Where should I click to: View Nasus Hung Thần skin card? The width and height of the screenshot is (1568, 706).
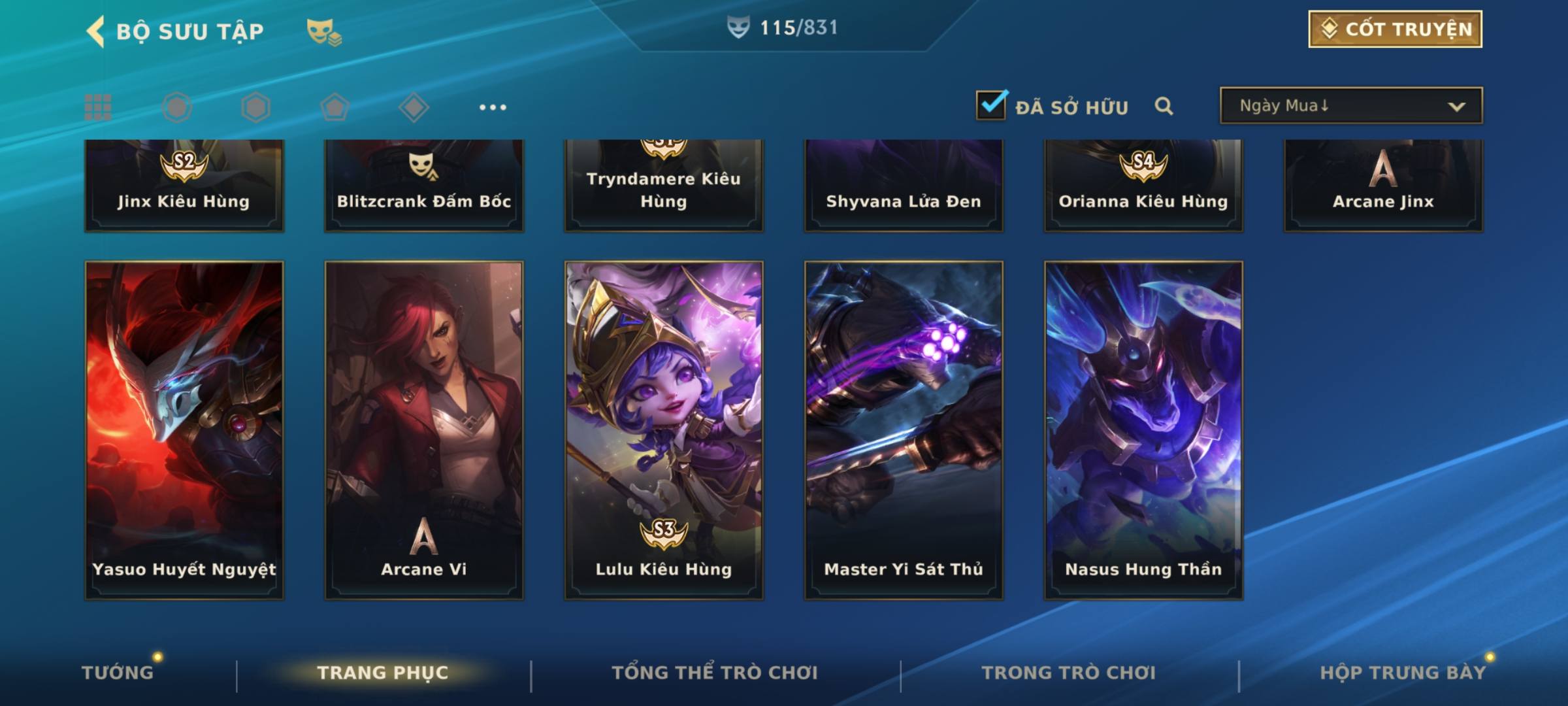point(1143,430)
